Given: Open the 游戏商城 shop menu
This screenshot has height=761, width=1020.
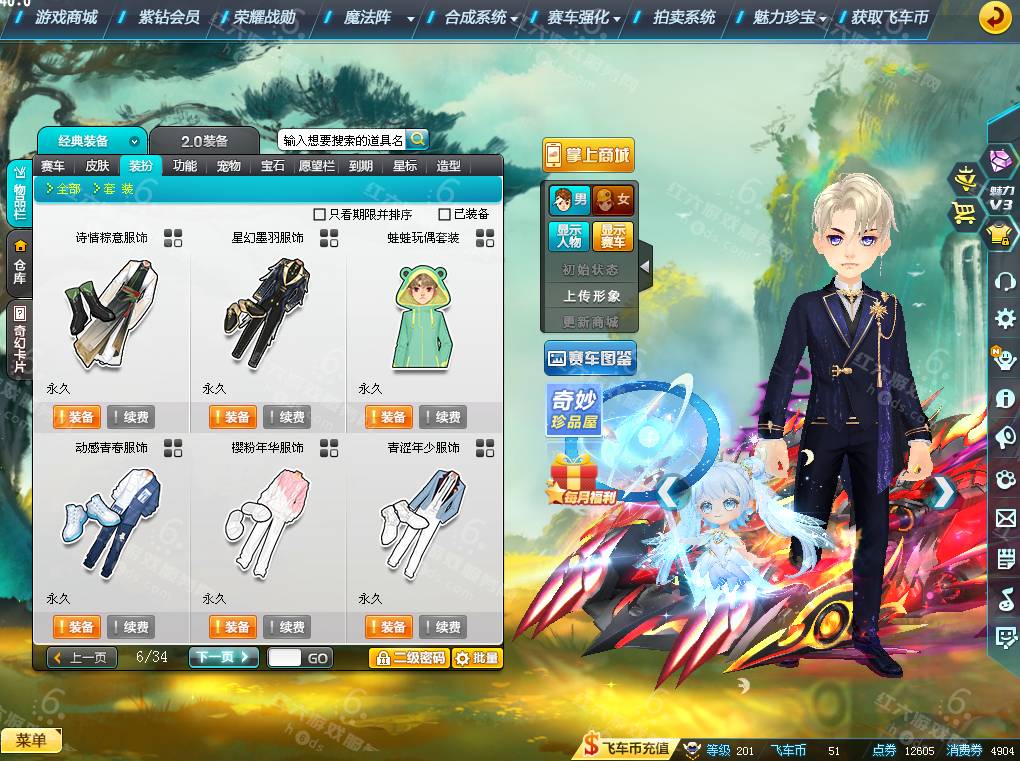Looking at the screenshot, I should tap(66, 17).
